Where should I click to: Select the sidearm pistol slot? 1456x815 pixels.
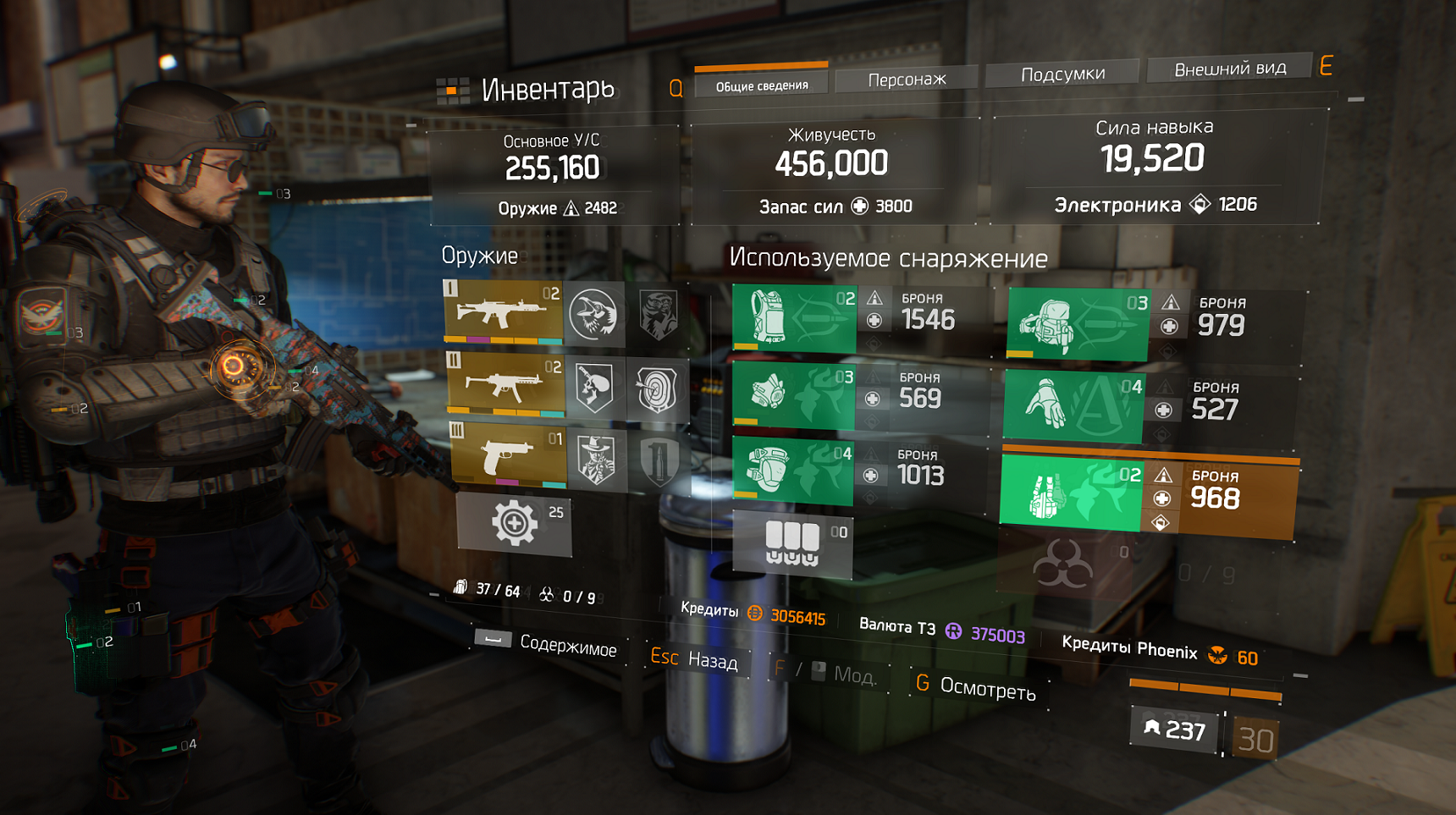pos(508,456)
